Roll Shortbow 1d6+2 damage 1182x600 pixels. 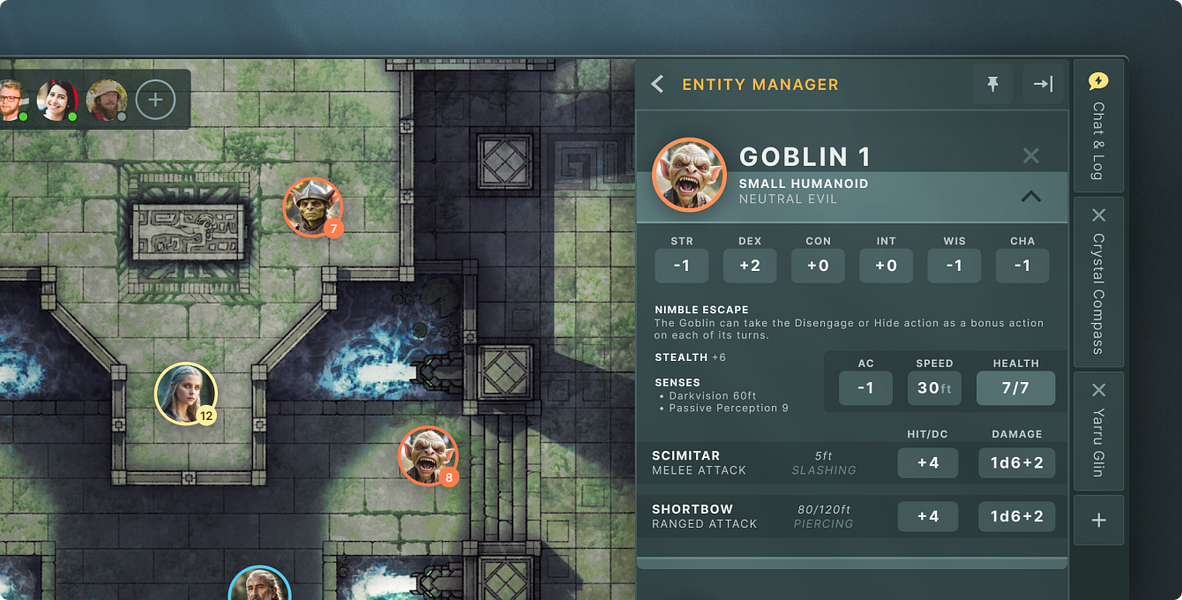(x=1016, y=516)
